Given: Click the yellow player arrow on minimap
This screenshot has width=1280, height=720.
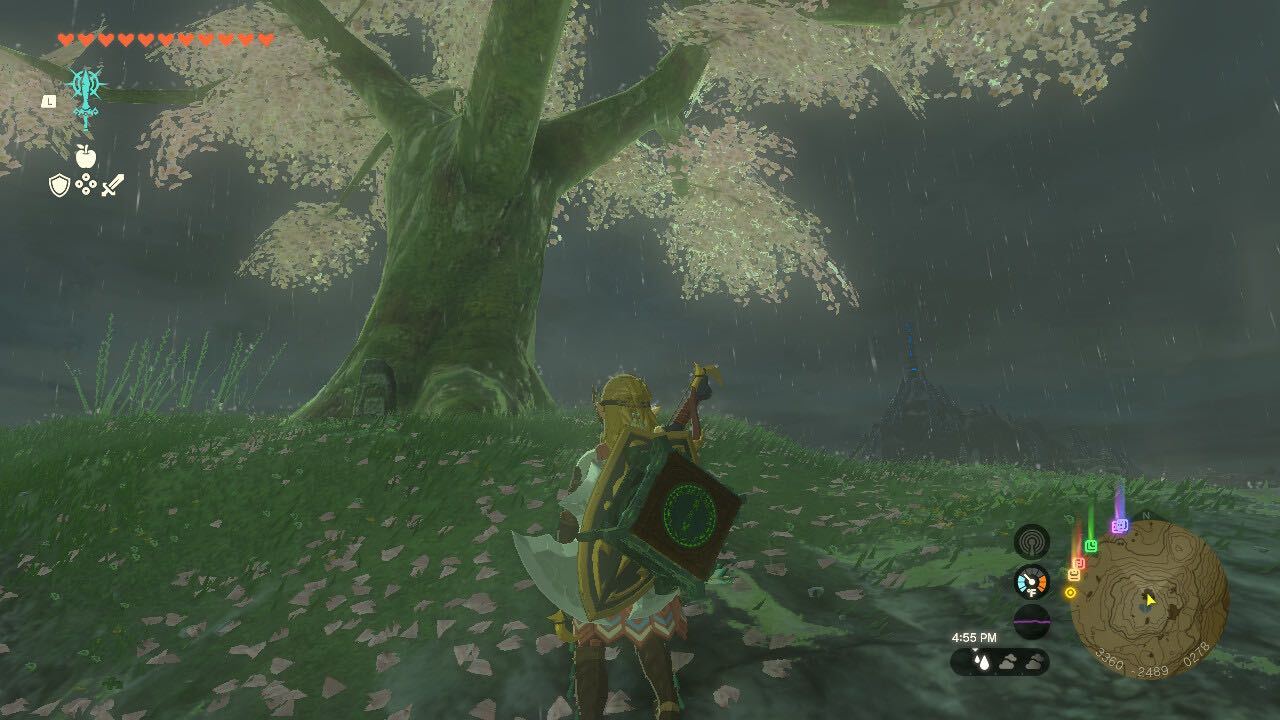Looking at the screenshot, I should point(1149,601).
